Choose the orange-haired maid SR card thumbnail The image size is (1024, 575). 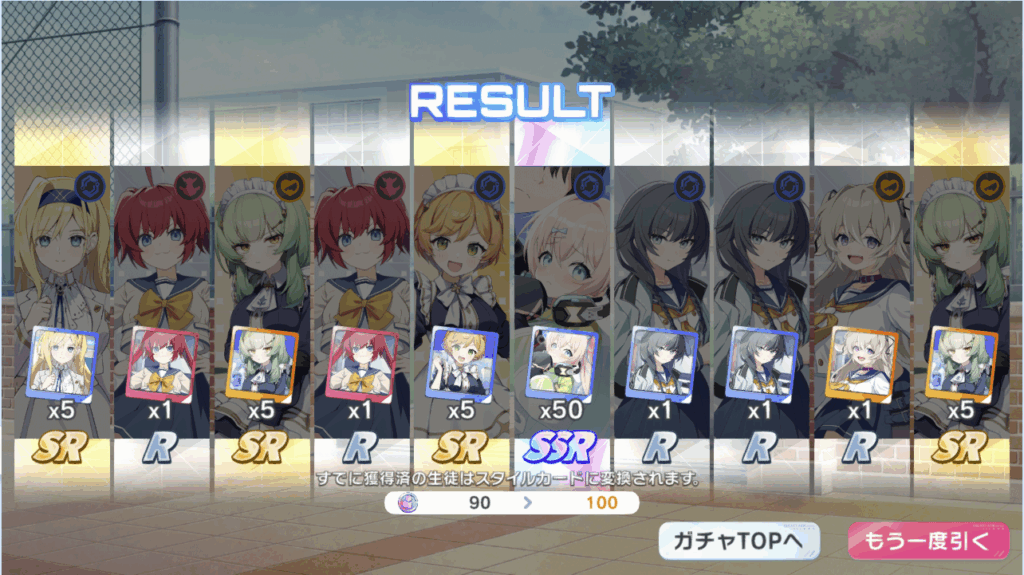coord(462,363)
